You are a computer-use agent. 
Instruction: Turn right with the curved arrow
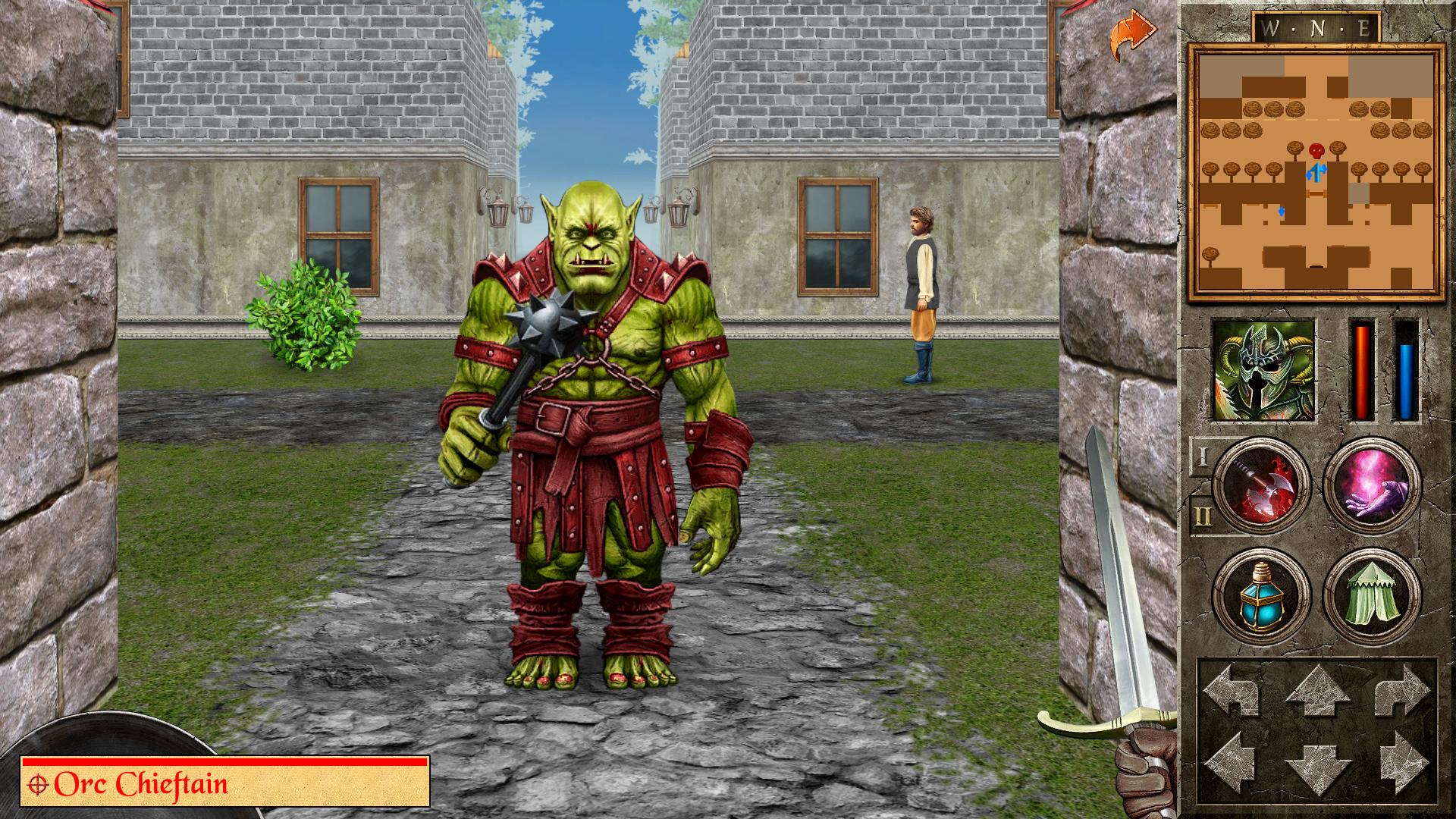[x=1401, y=691]
